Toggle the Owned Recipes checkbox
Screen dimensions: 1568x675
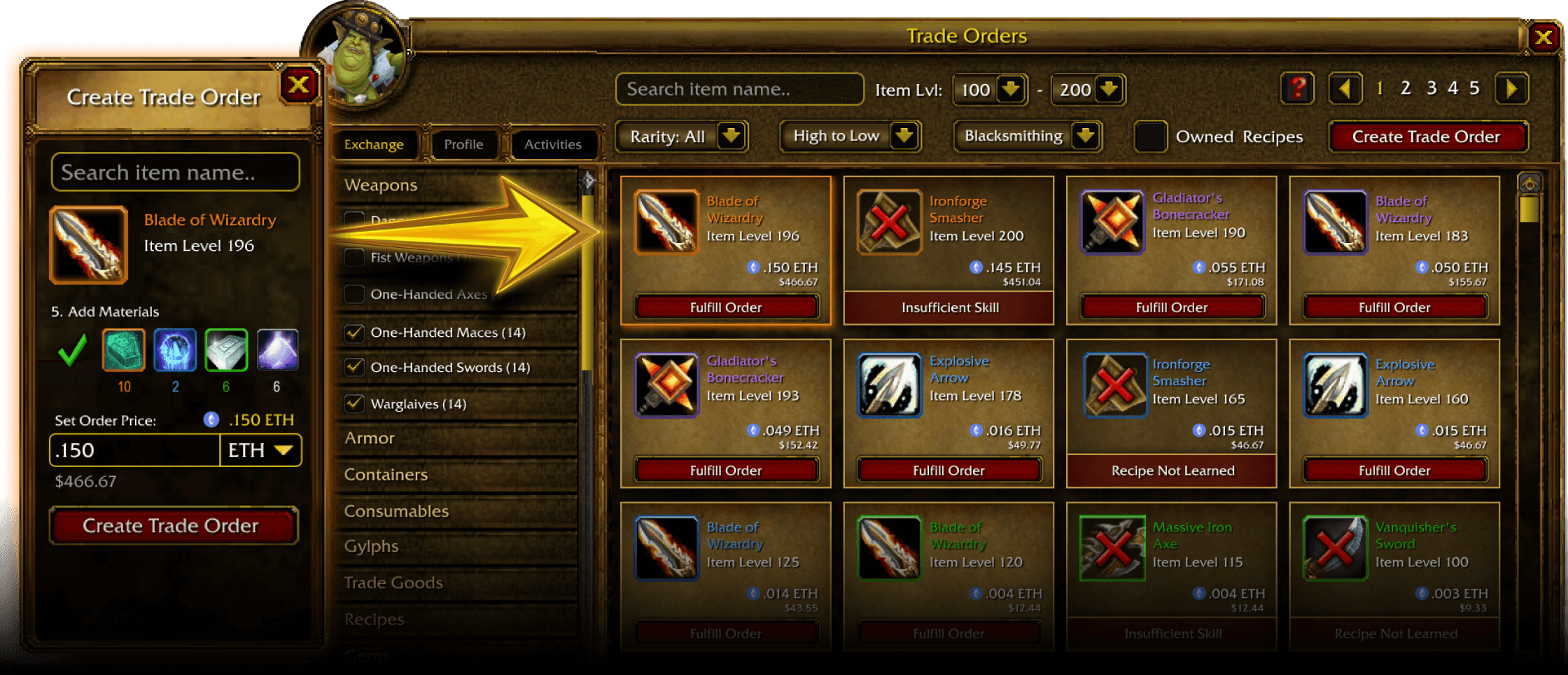click(1149, 137)
